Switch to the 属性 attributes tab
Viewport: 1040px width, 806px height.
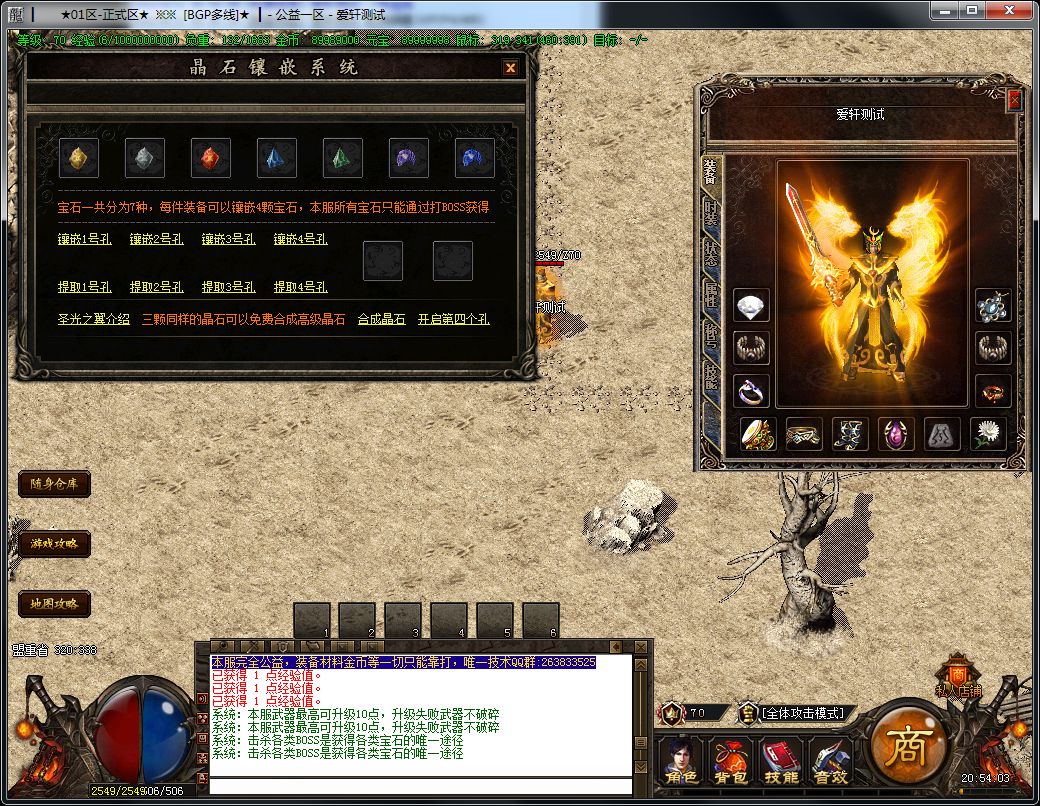[710, 295]
